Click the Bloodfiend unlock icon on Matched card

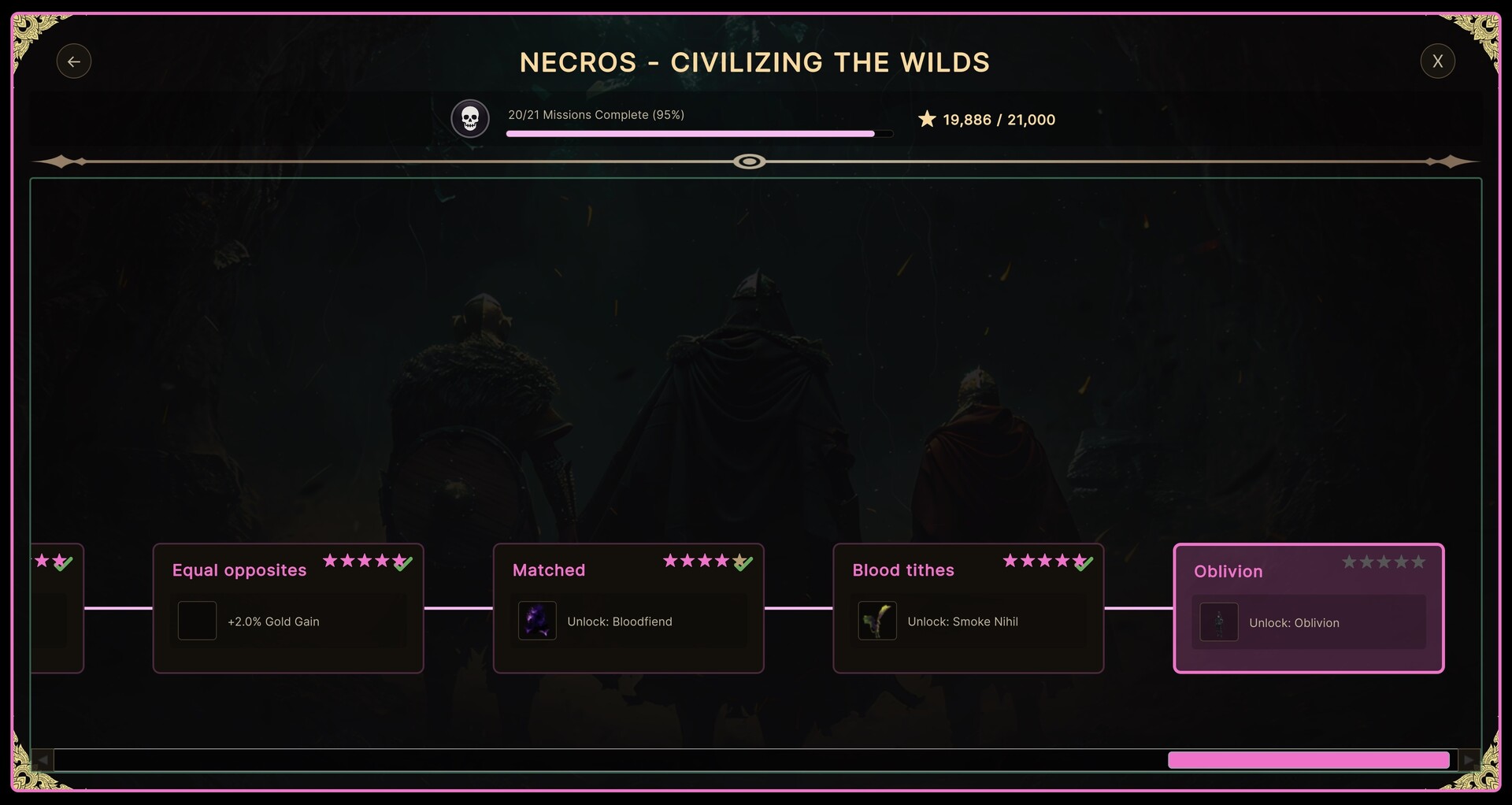tap(536, 621)
